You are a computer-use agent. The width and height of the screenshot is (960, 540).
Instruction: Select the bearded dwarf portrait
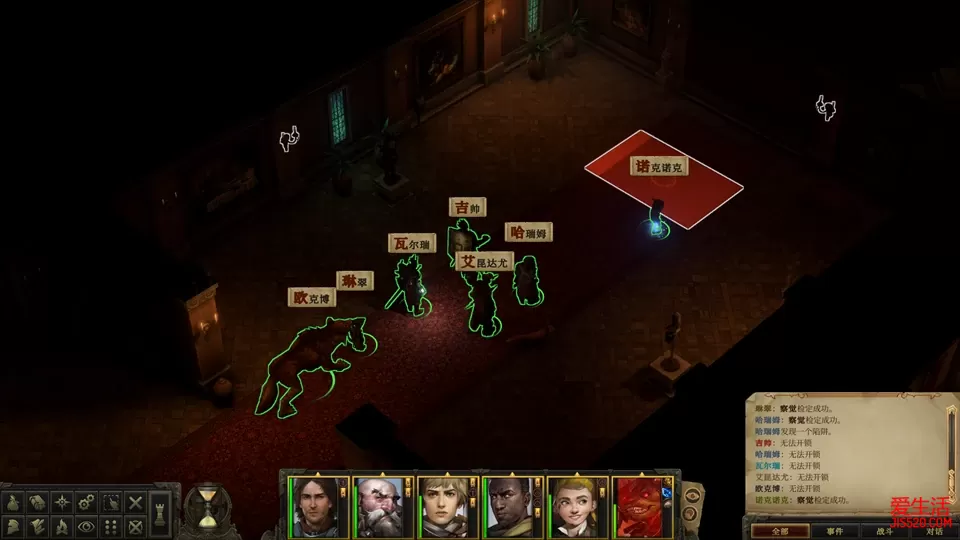pos(380,507)
